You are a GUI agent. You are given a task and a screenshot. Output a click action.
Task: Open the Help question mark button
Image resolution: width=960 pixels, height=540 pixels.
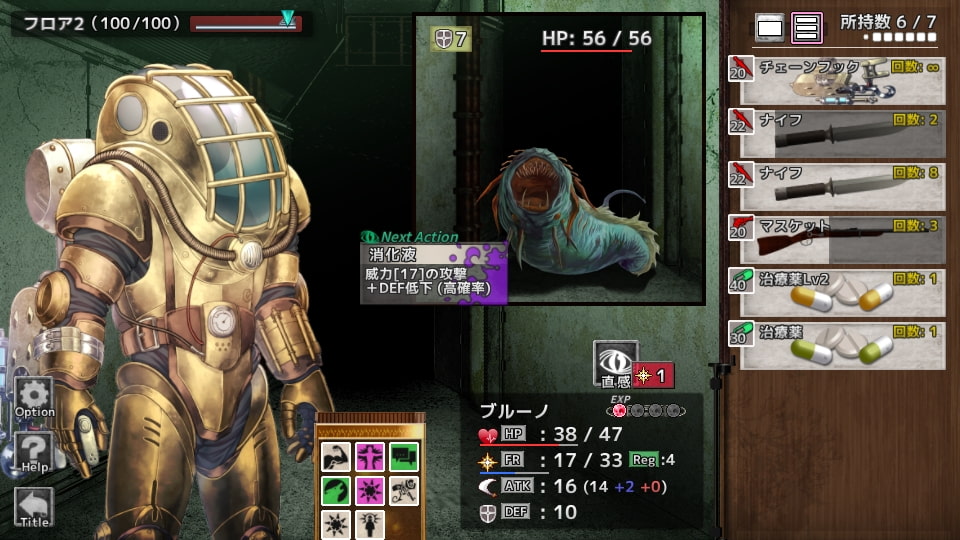pyautogui.click(x=35, y=453)
